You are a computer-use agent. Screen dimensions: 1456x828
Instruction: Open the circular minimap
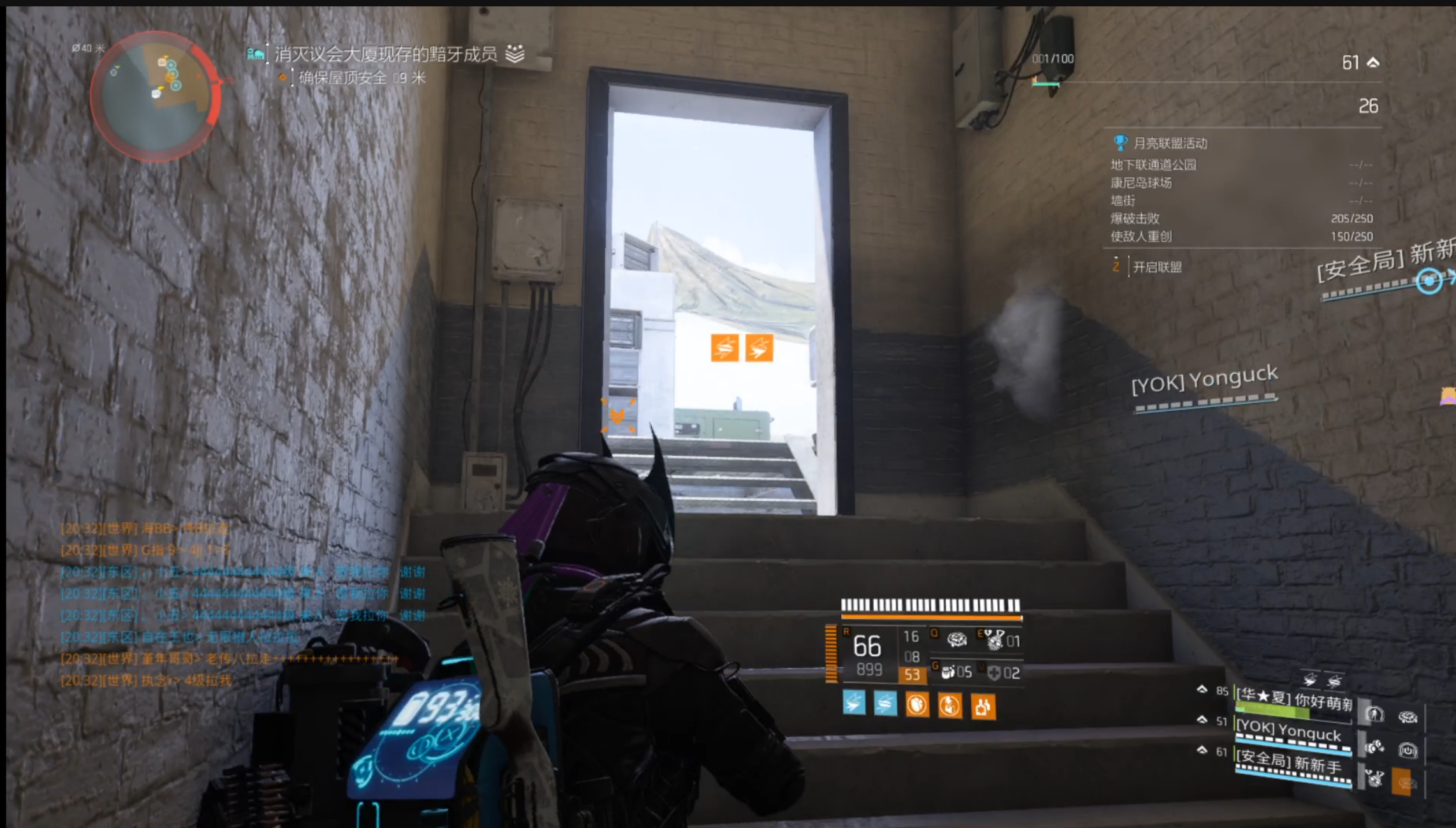pyautogui.click(x=155, y=96)
